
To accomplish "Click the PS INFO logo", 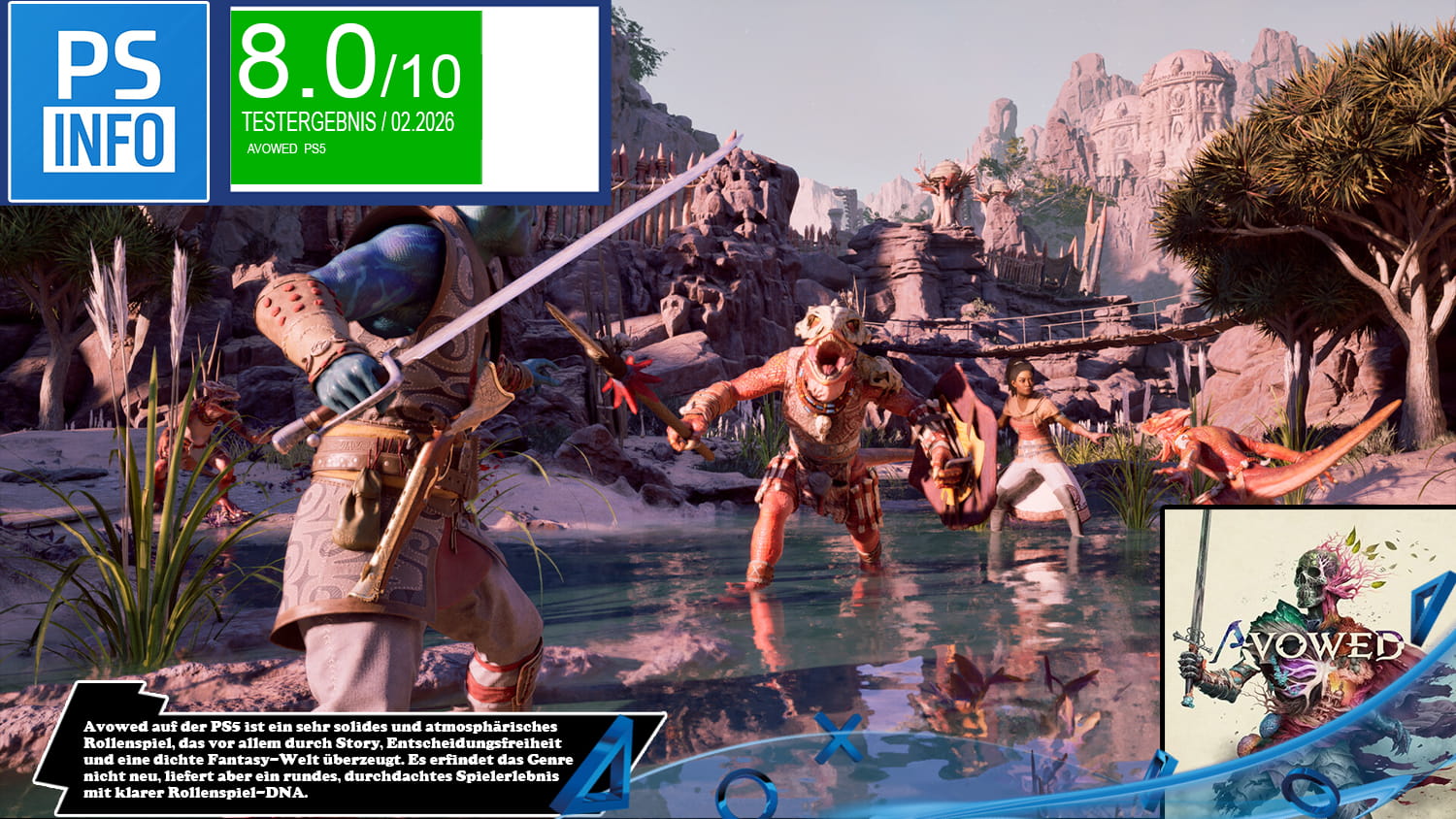I will click(109, 102).
